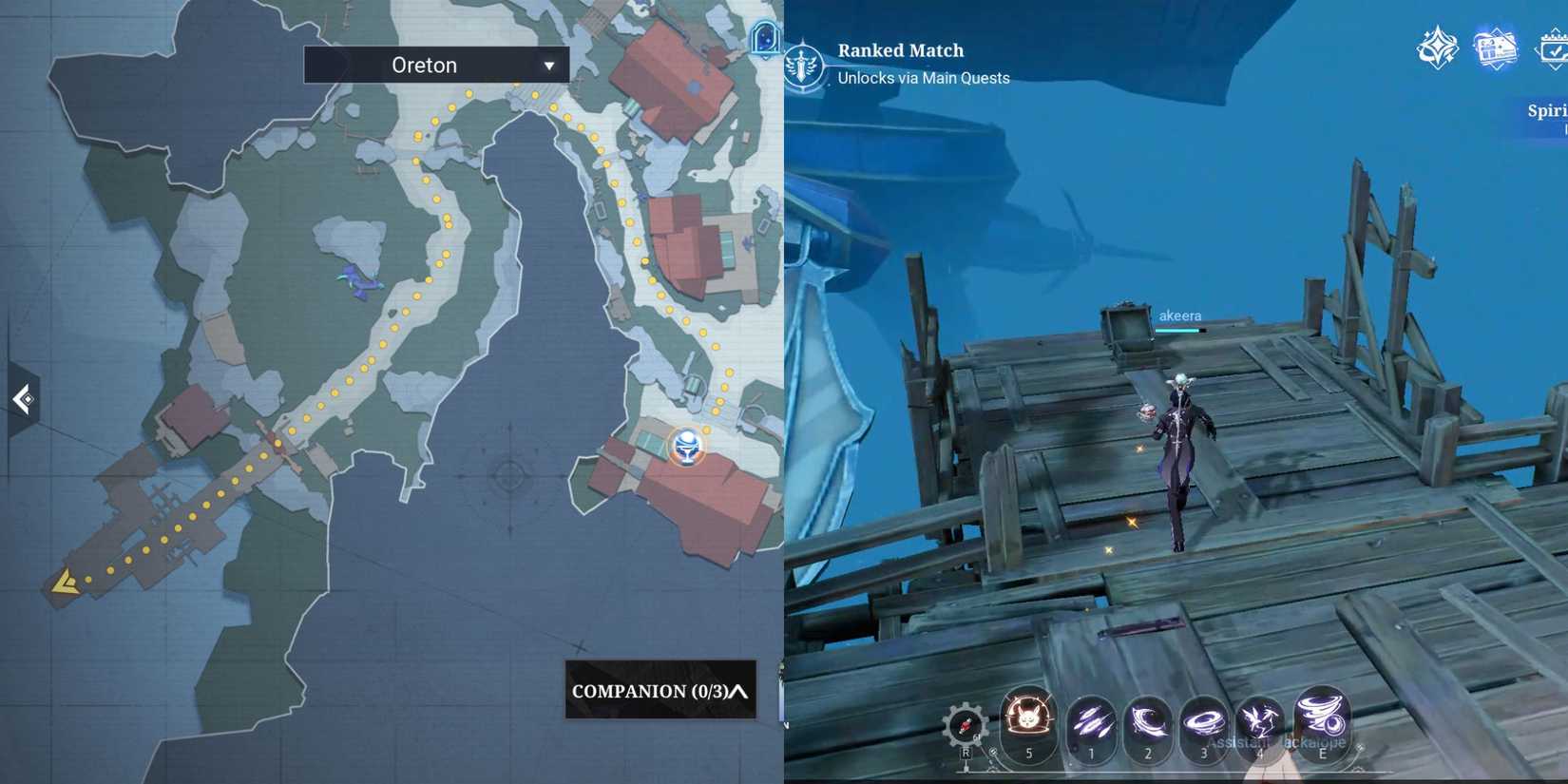This screenshot has width=1568, height=784.
Task: Expand the Companion (0/3) panel
Action: pyautogui.click(x=660, y=693)
